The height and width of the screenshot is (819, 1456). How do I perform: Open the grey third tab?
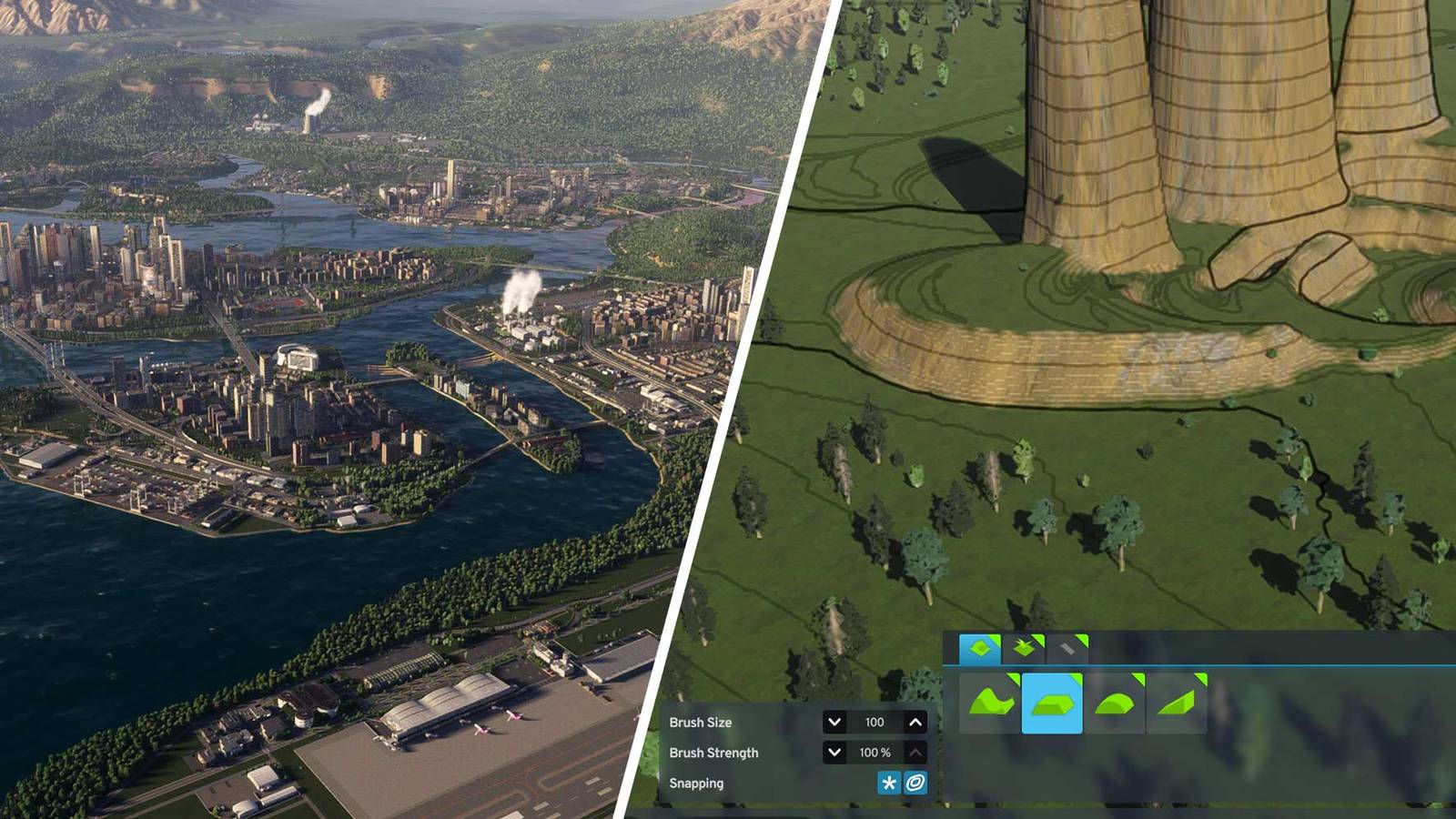pos(1068,649)
